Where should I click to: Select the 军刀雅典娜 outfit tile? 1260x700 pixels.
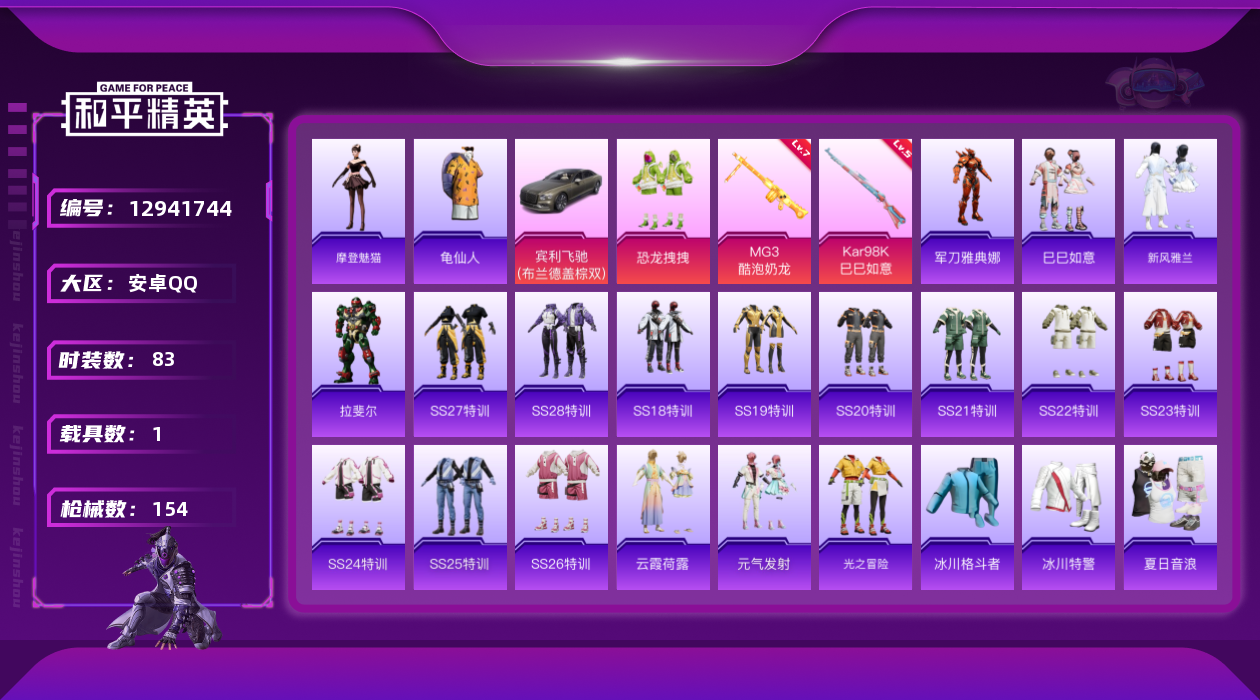tap(967, 210)
